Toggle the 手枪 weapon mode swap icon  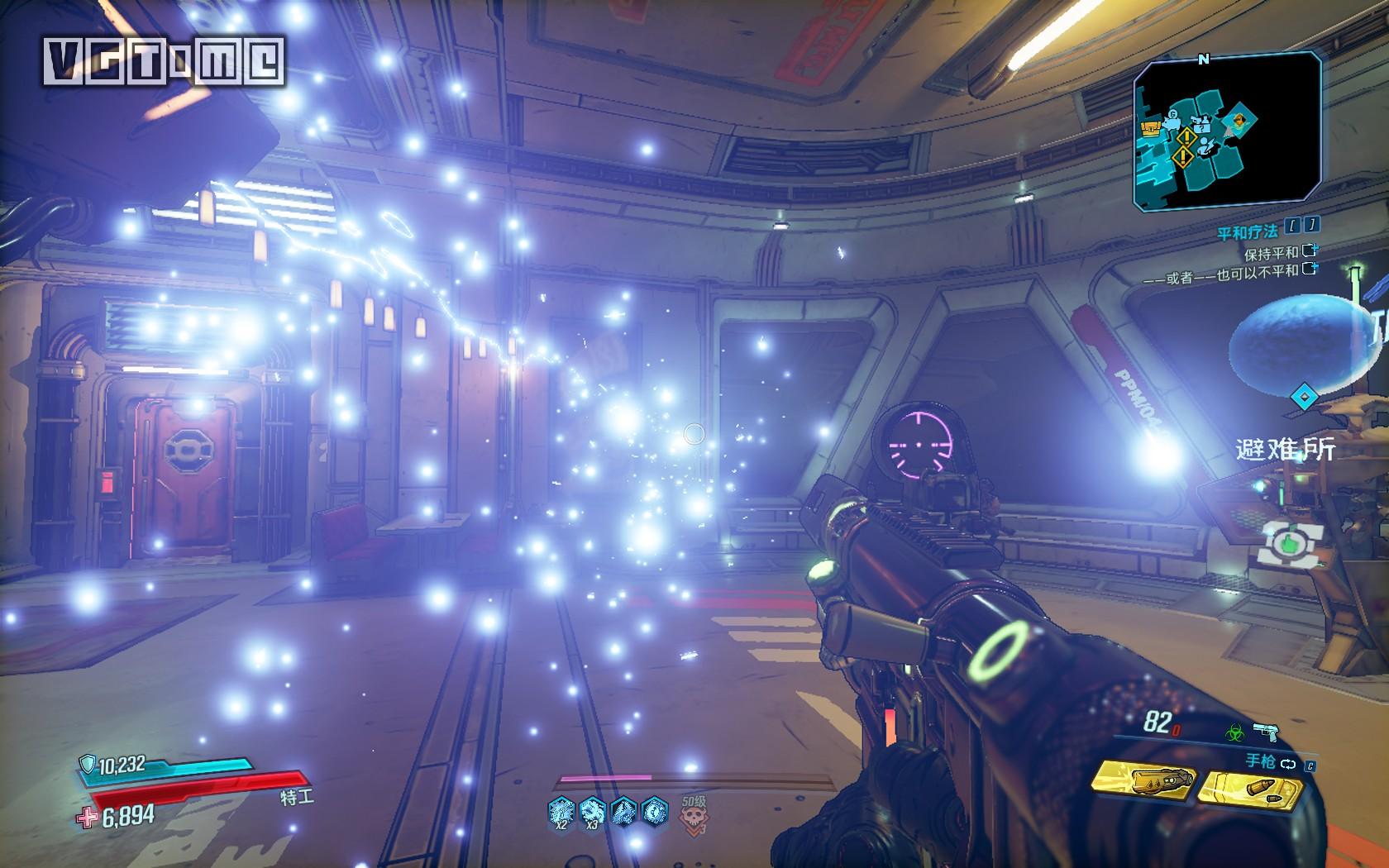coord(1288,765)
